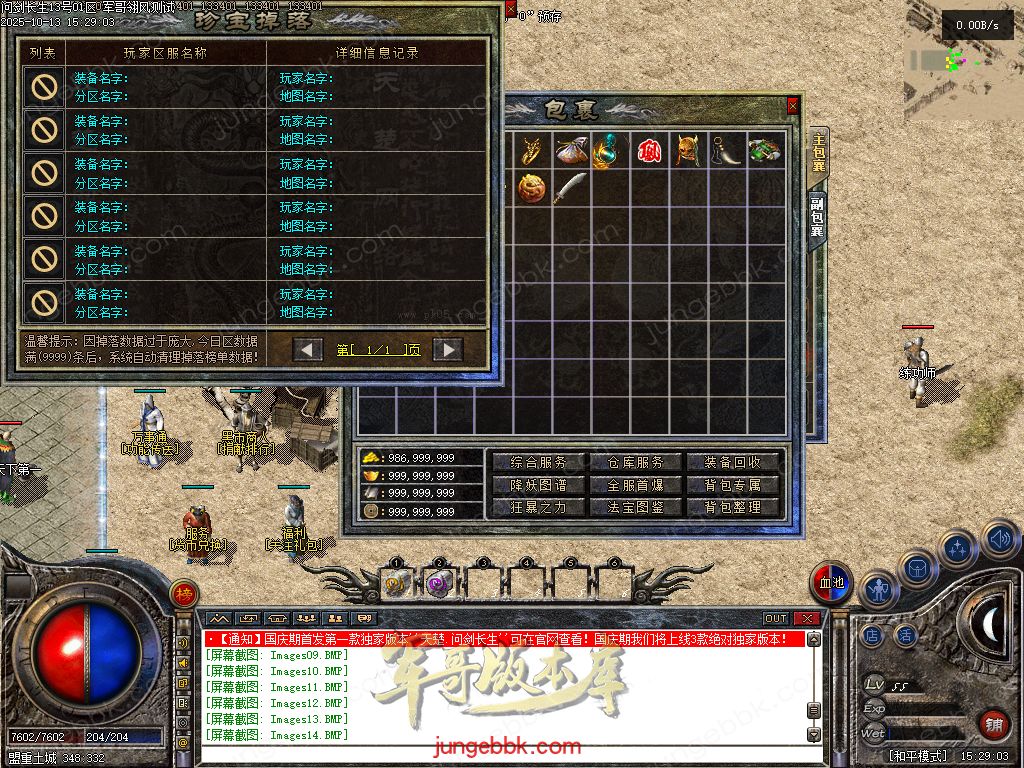Open the 榜 ranking button

[183, 593]
